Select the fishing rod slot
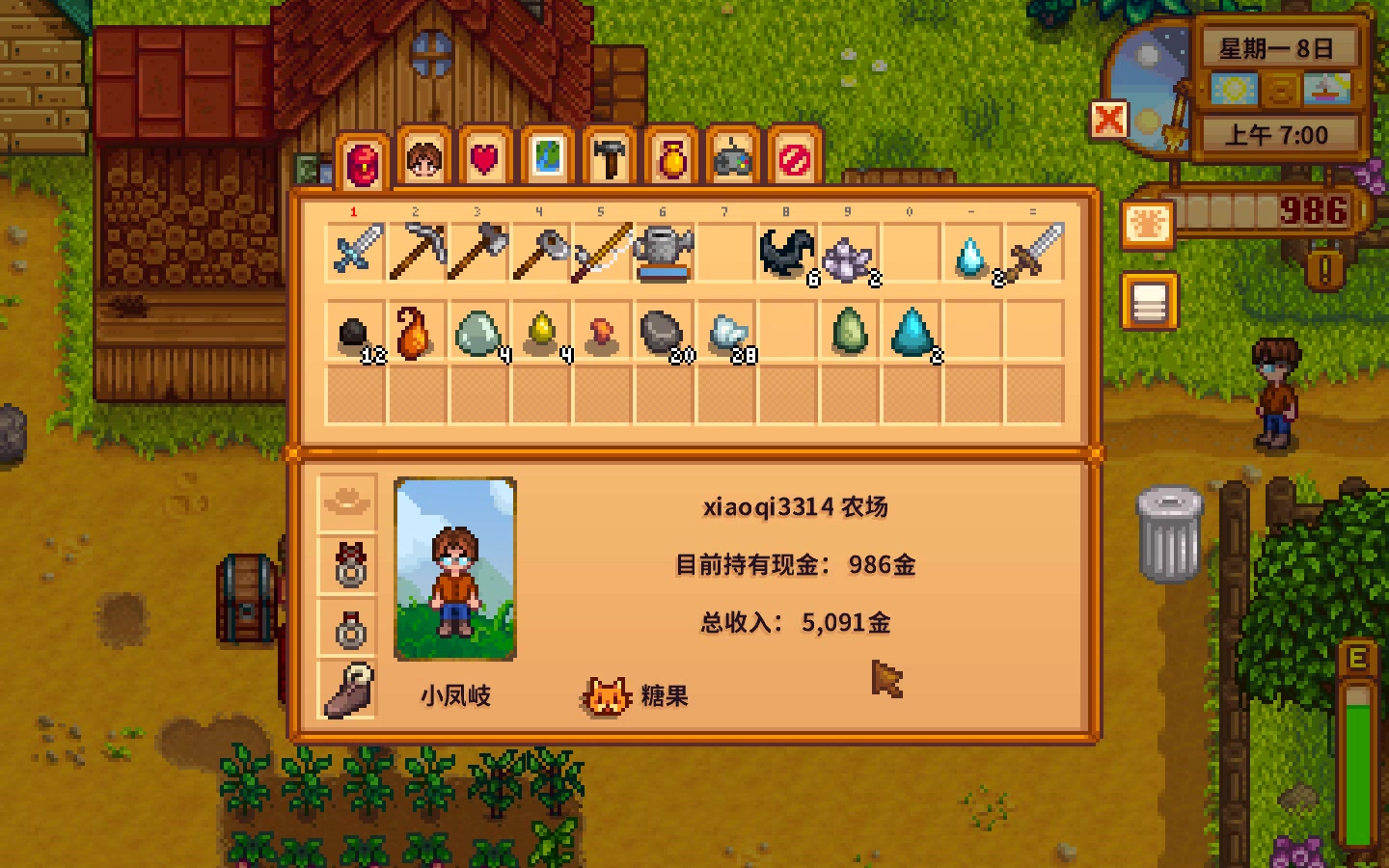Screen dimensions: 1389x868 (x=602, y=252)
